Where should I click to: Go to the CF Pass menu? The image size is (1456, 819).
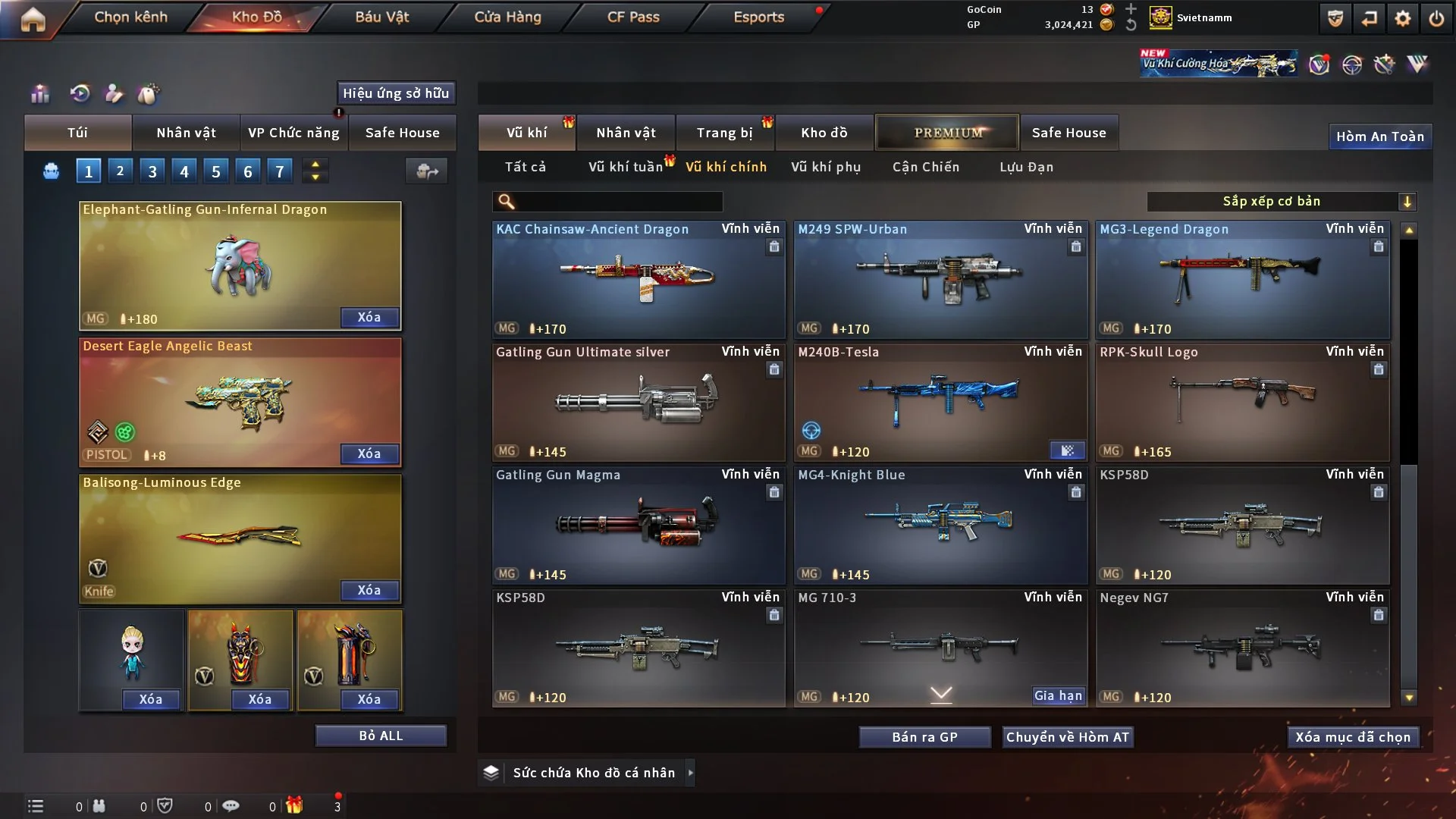(x=633, y=17)
